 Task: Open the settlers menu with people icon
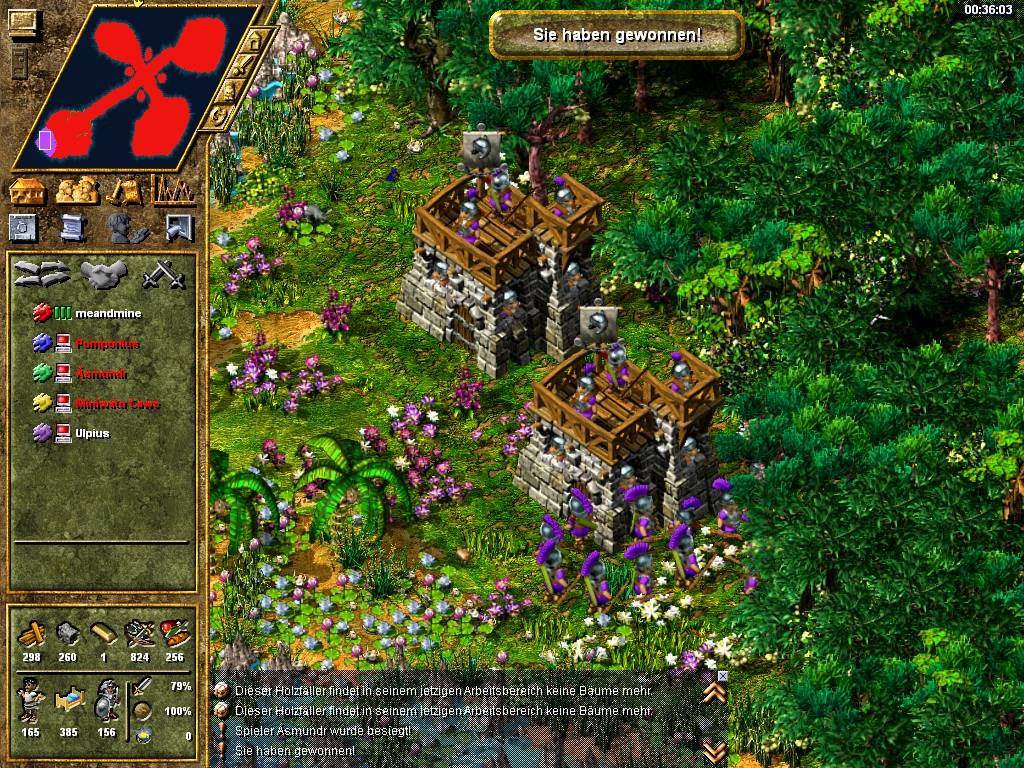[77, 190]
